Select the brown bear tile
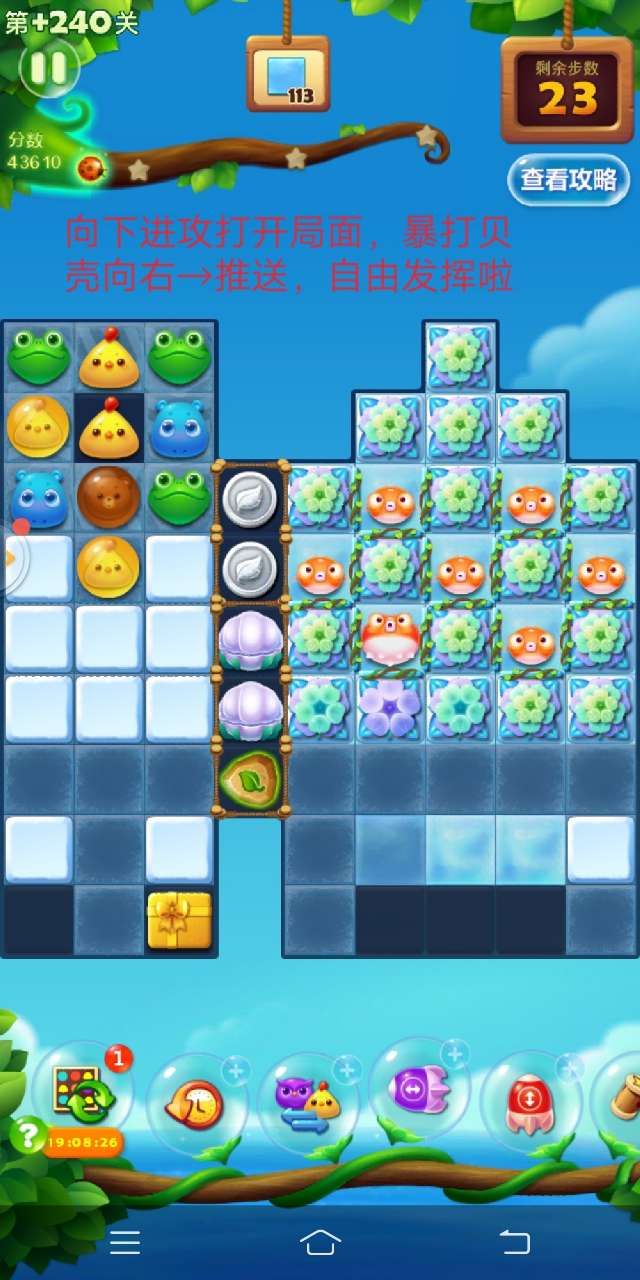Viewport: 640px width, 1280px height. [x=108, y=496]
